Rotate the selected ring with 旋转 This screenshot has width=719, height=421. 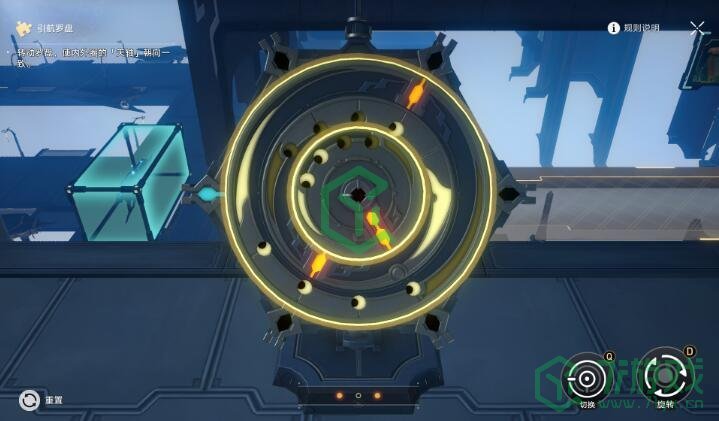pos(663,377)
